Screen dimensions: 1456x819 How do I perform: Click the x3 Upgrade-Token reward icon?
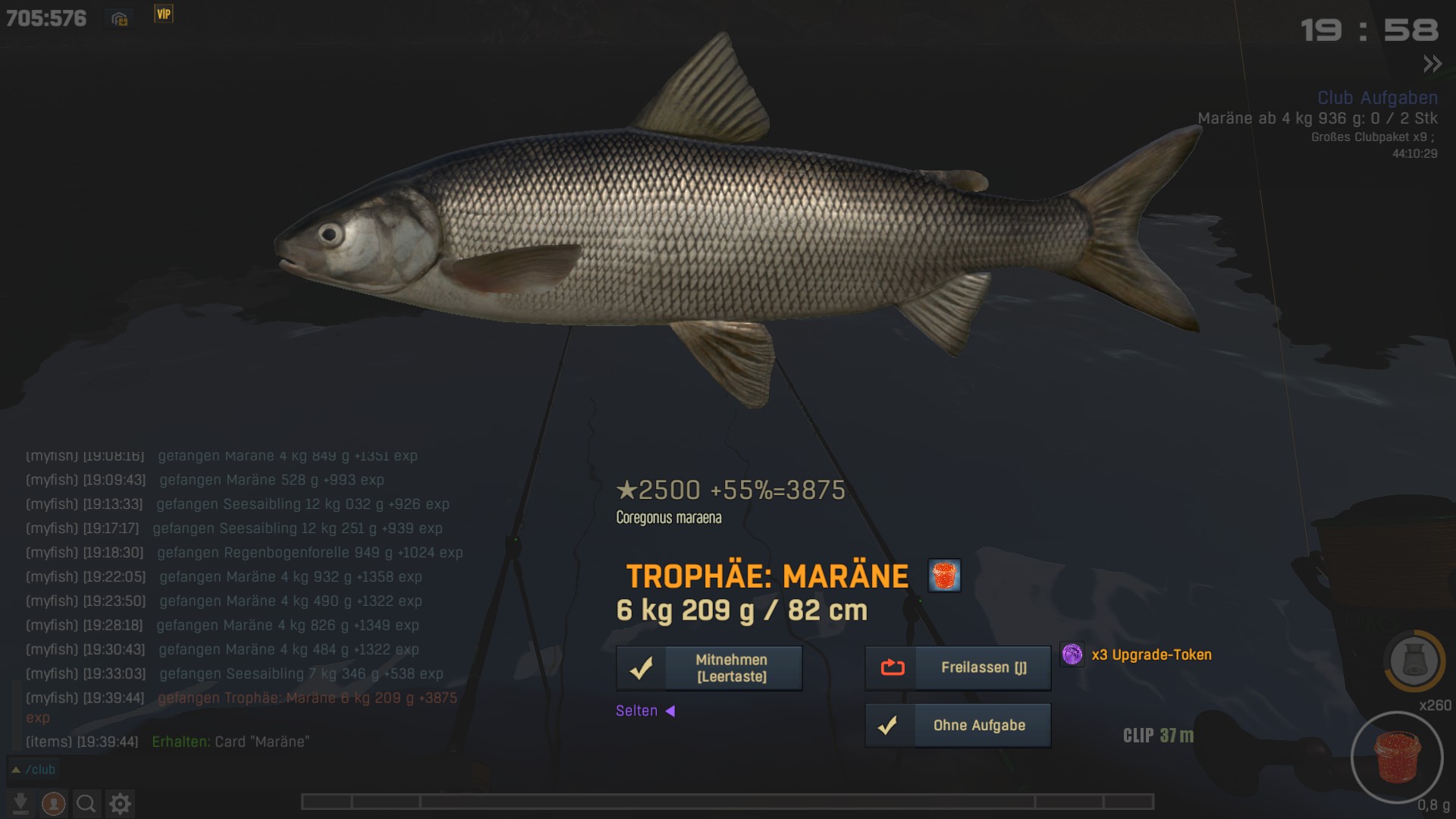click(1072, 654)
